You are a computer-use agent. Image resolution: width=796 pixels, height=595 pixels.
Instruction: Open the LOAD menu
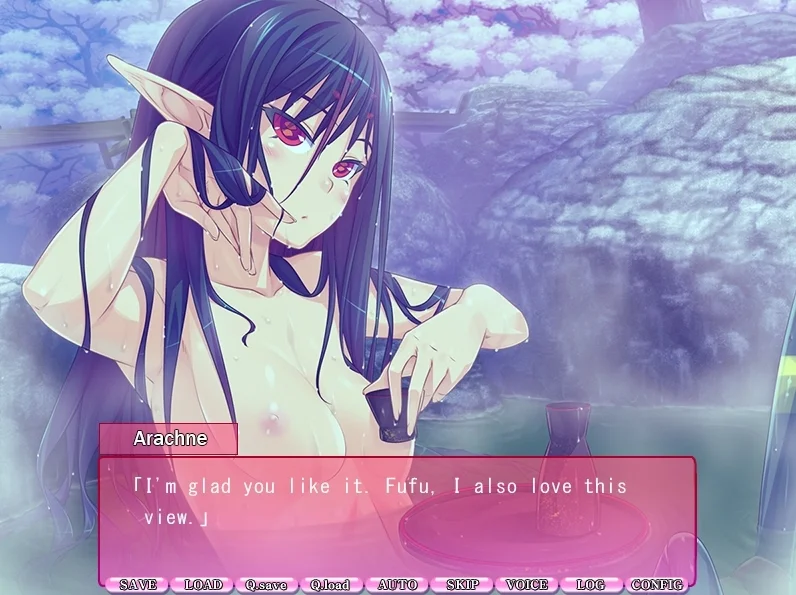[203, 584]
